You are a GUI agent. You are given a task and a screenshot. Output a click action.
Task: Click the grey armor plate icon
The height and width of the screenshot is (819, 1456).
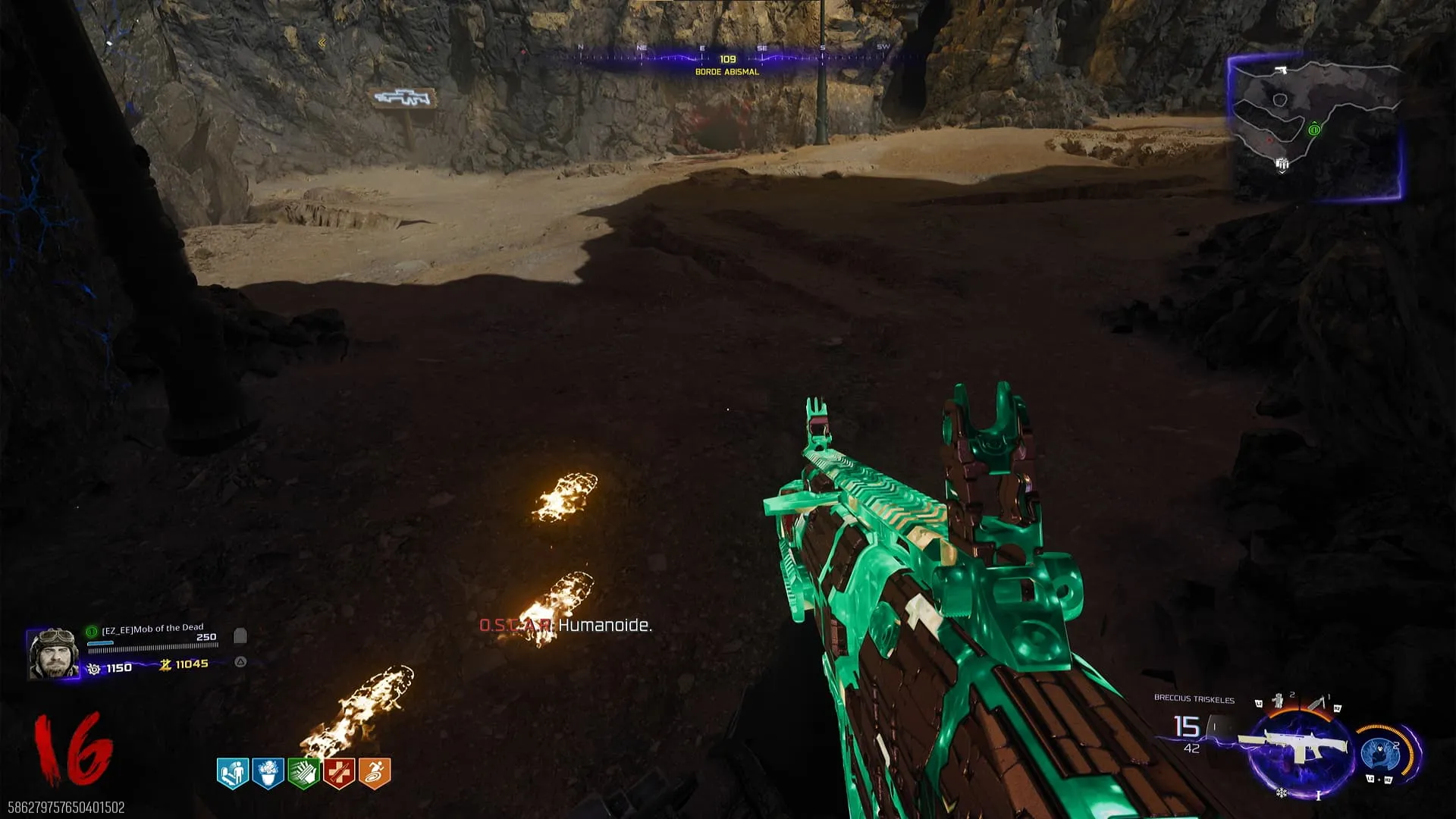pyautogui.click(x=240, y=635)
